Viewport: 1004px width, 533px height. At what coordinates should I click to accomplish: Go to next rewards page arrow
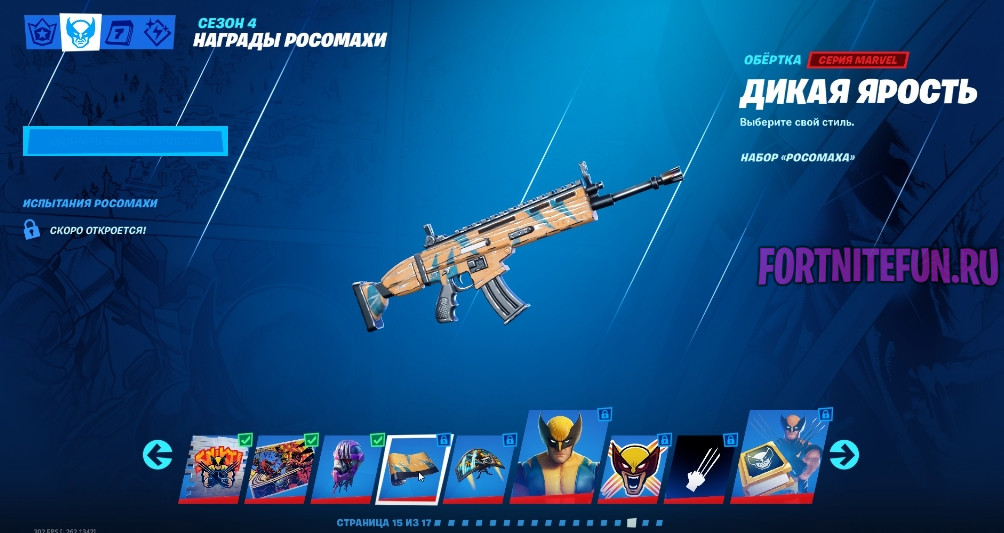[844, 455]
